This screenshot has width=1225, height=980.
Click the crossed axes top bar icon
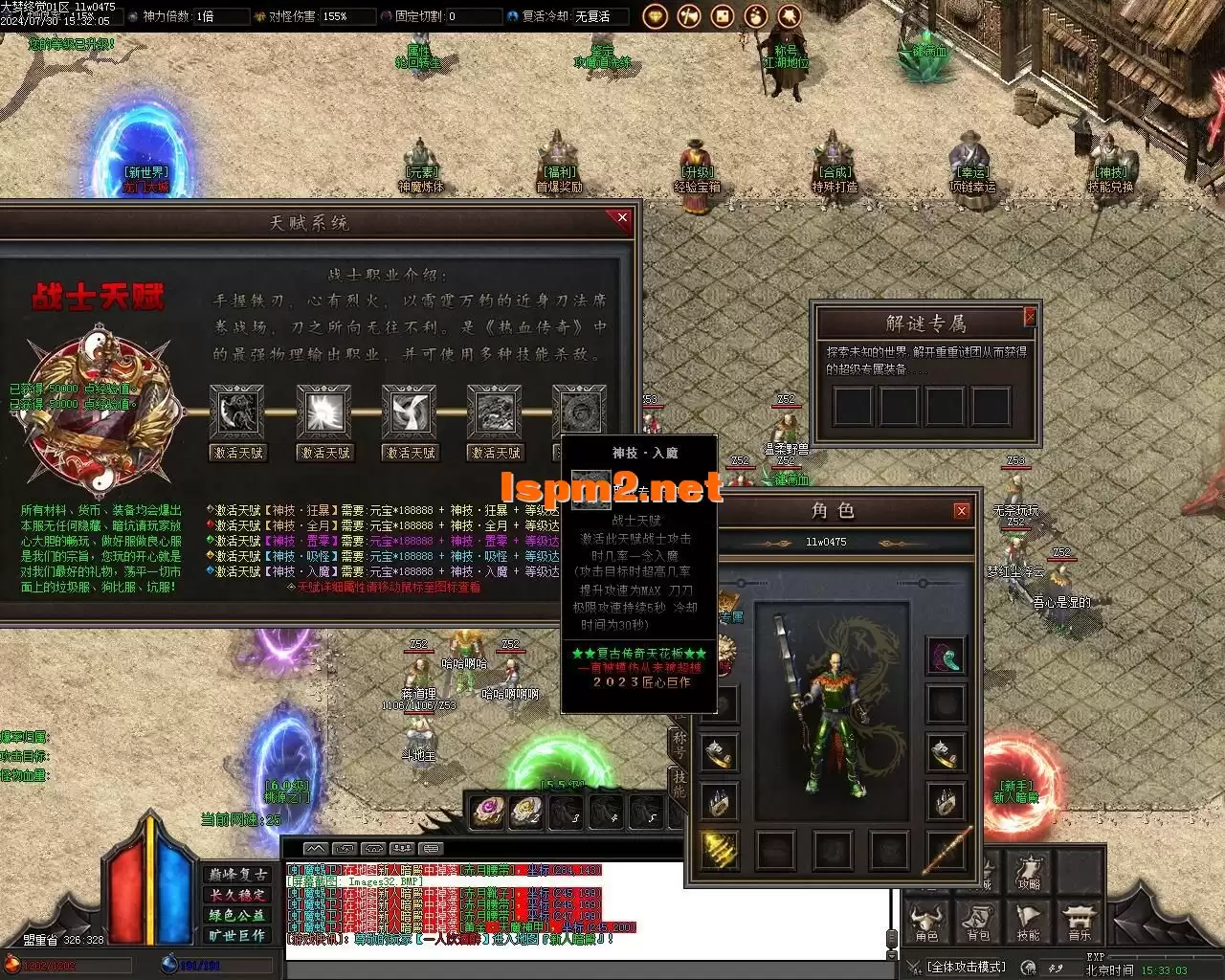[688, 16]
